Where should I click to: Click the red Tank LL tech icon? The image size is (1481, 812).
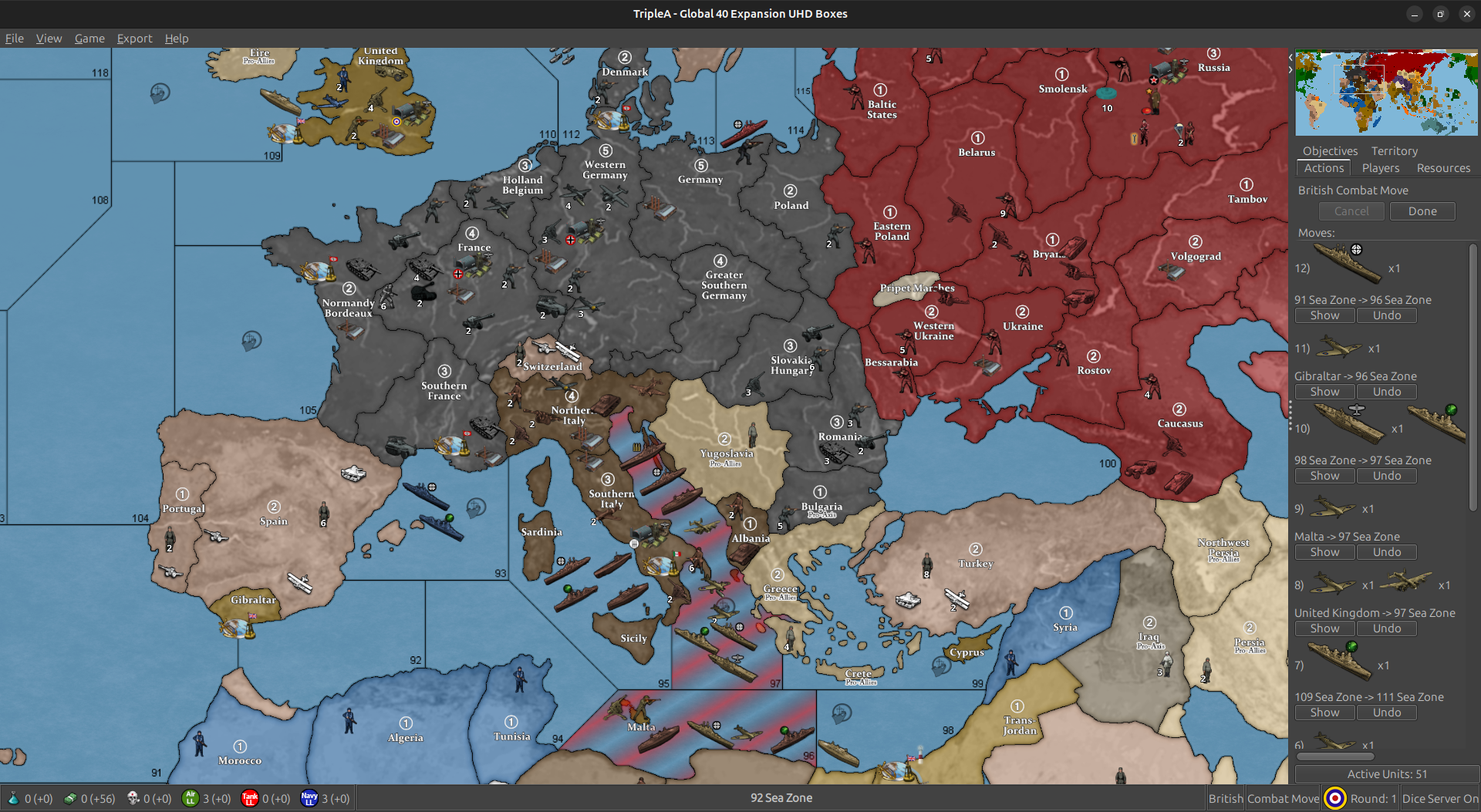tap(250, 799)
